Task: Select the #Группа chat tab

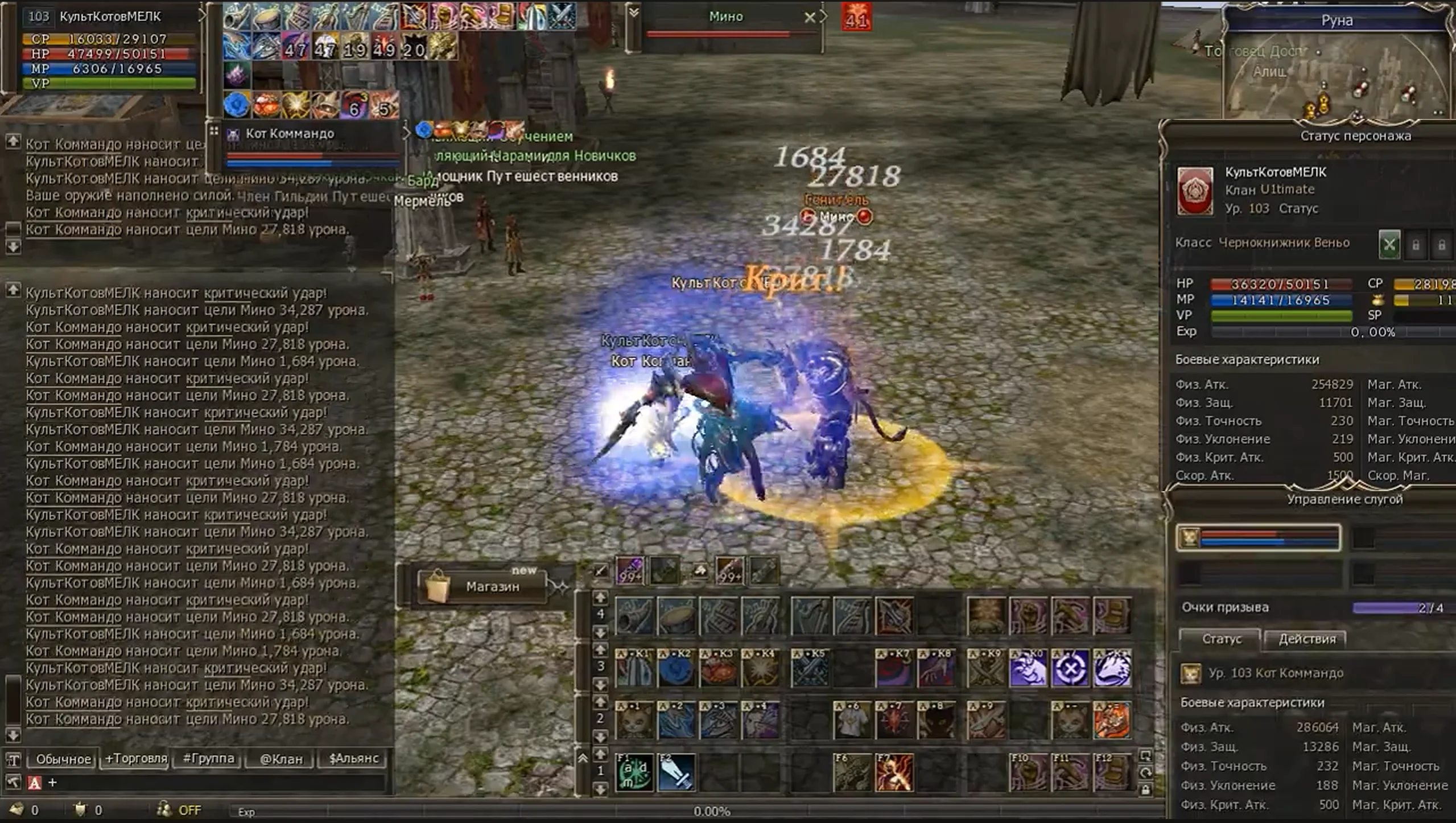Action: click(208, 758)
